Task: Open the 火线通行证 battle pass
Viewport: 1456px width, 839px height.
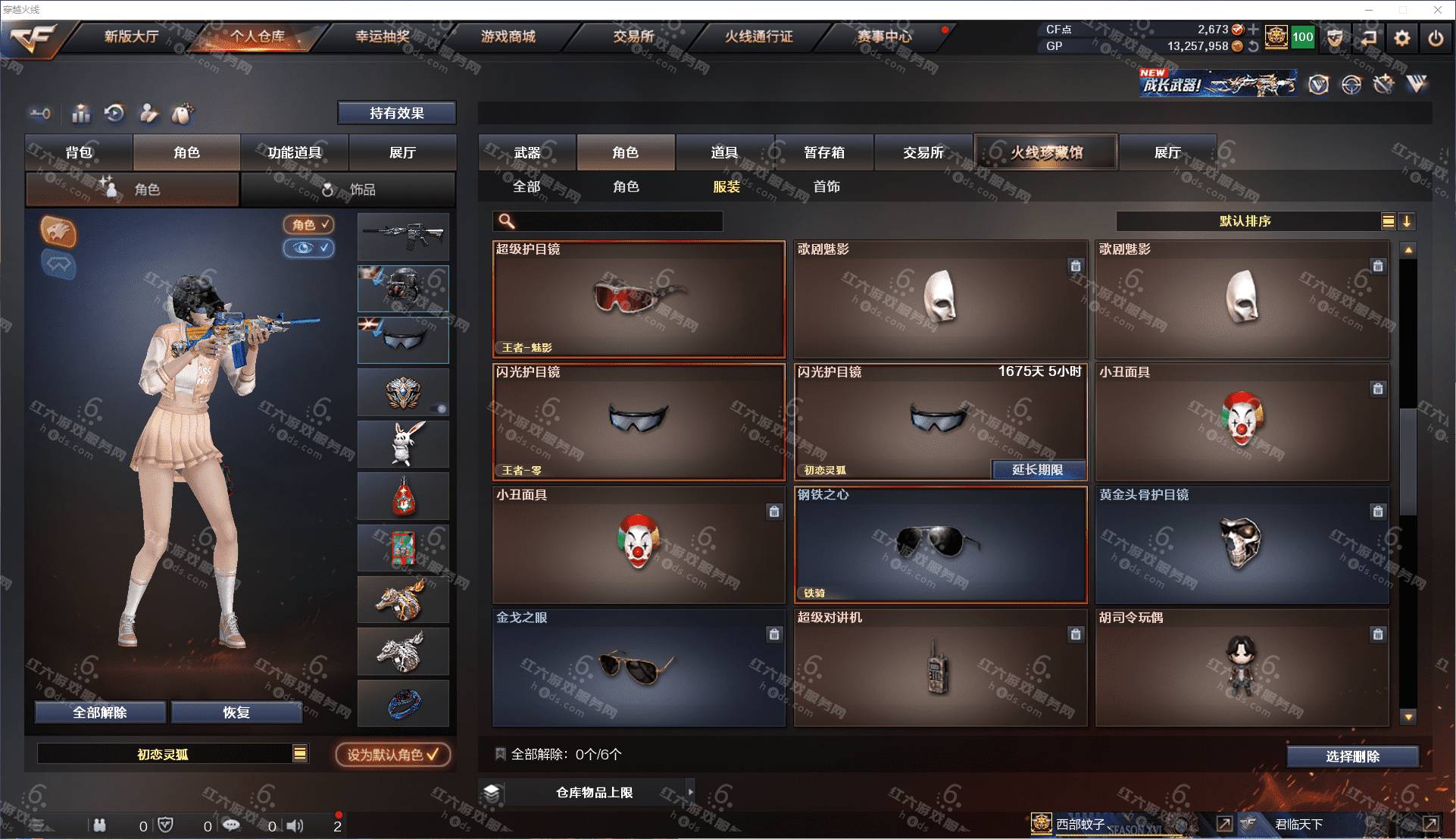Action: click(758, 36)
